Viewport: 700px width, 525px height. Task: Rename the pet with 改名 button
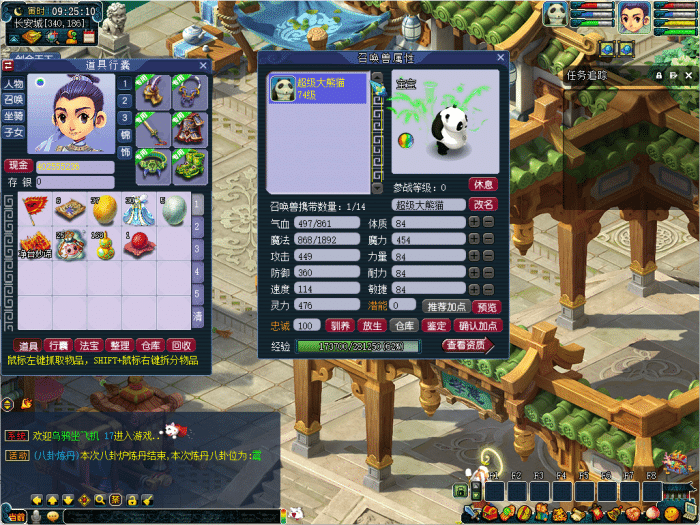pos(483,204)
